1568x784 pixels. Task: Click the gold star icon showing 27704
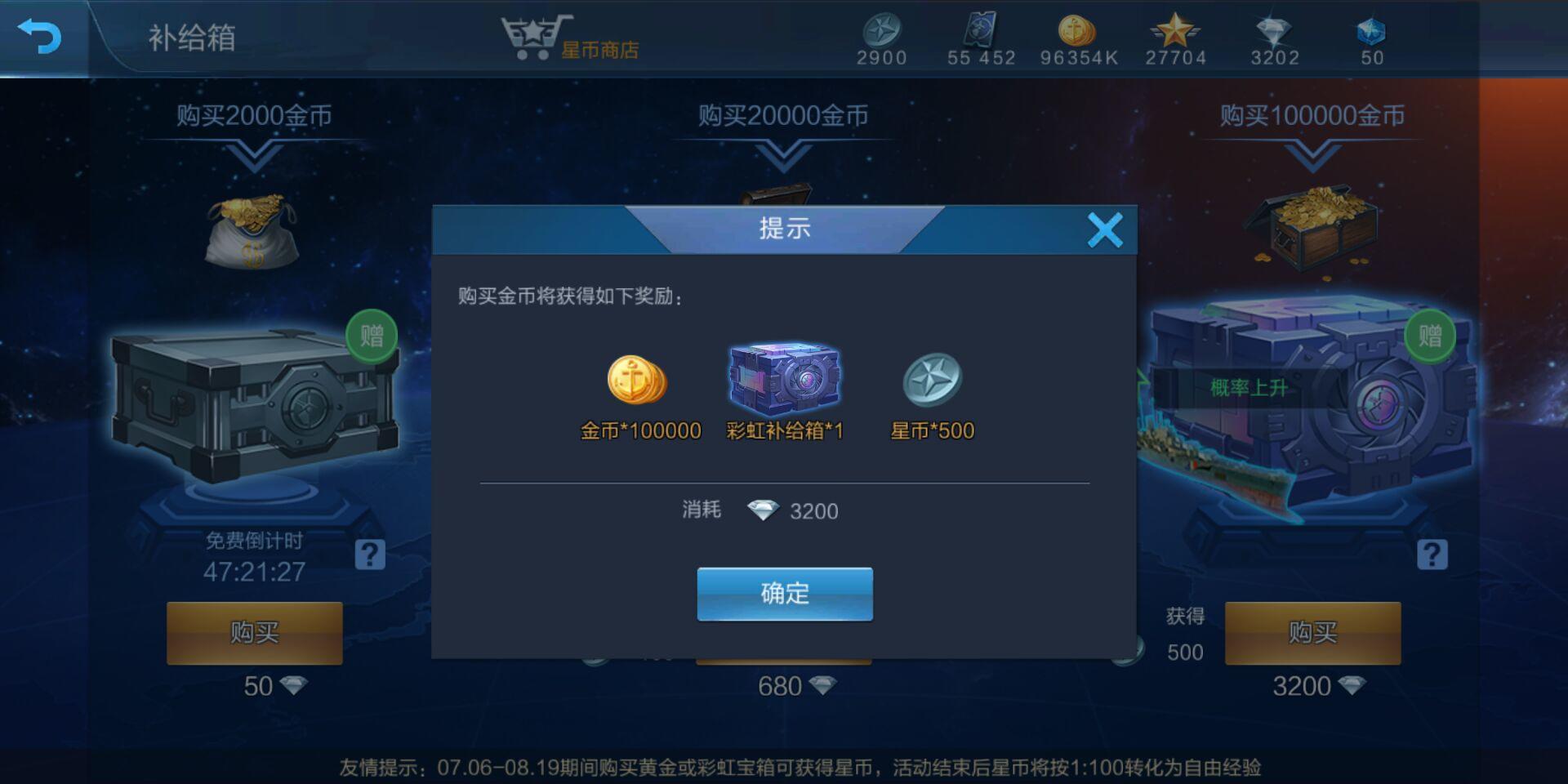1176,31
